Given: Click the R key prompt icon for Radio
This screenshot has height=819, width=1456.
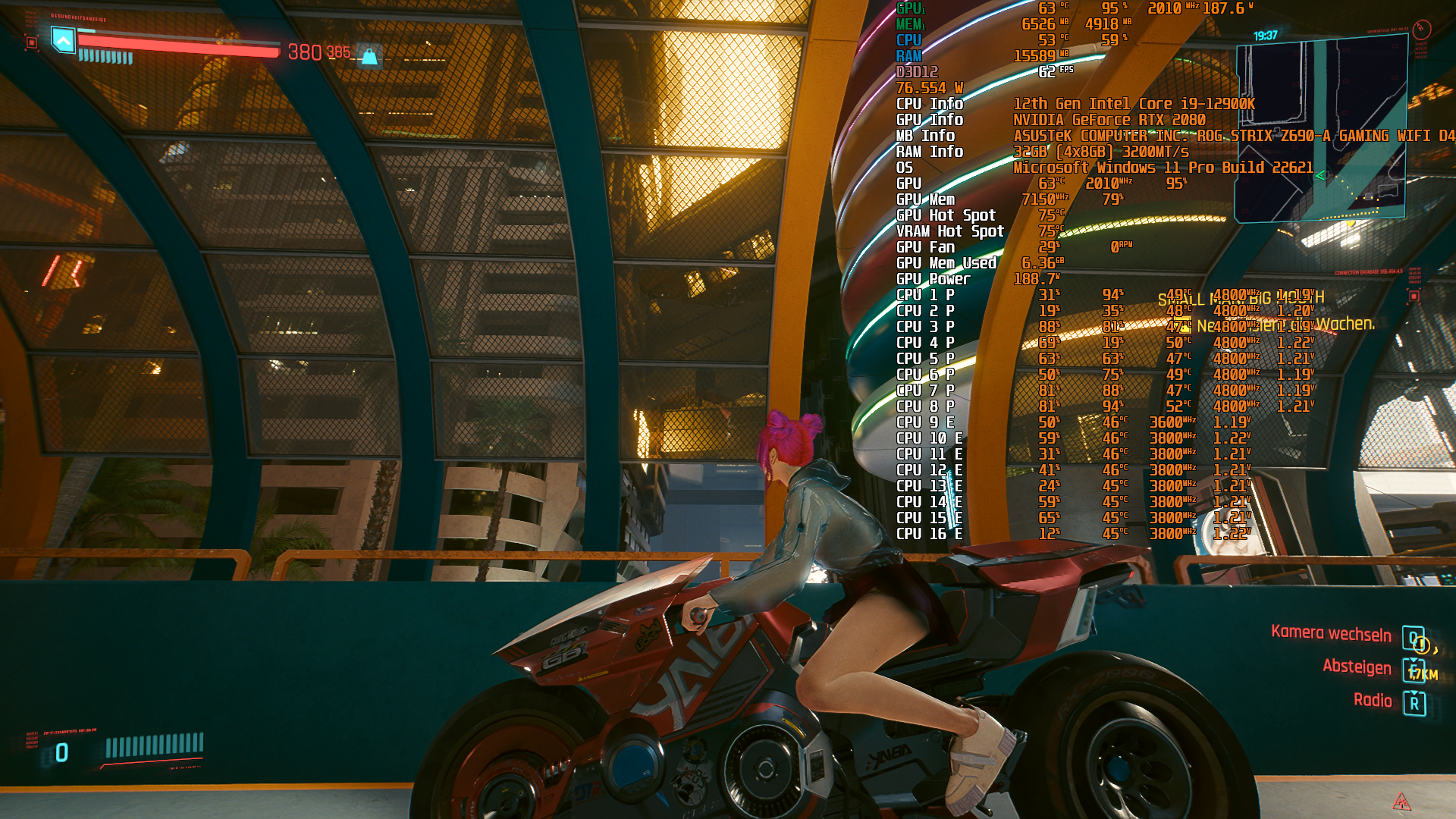Looking at the screenshot, I should 1415,703.
